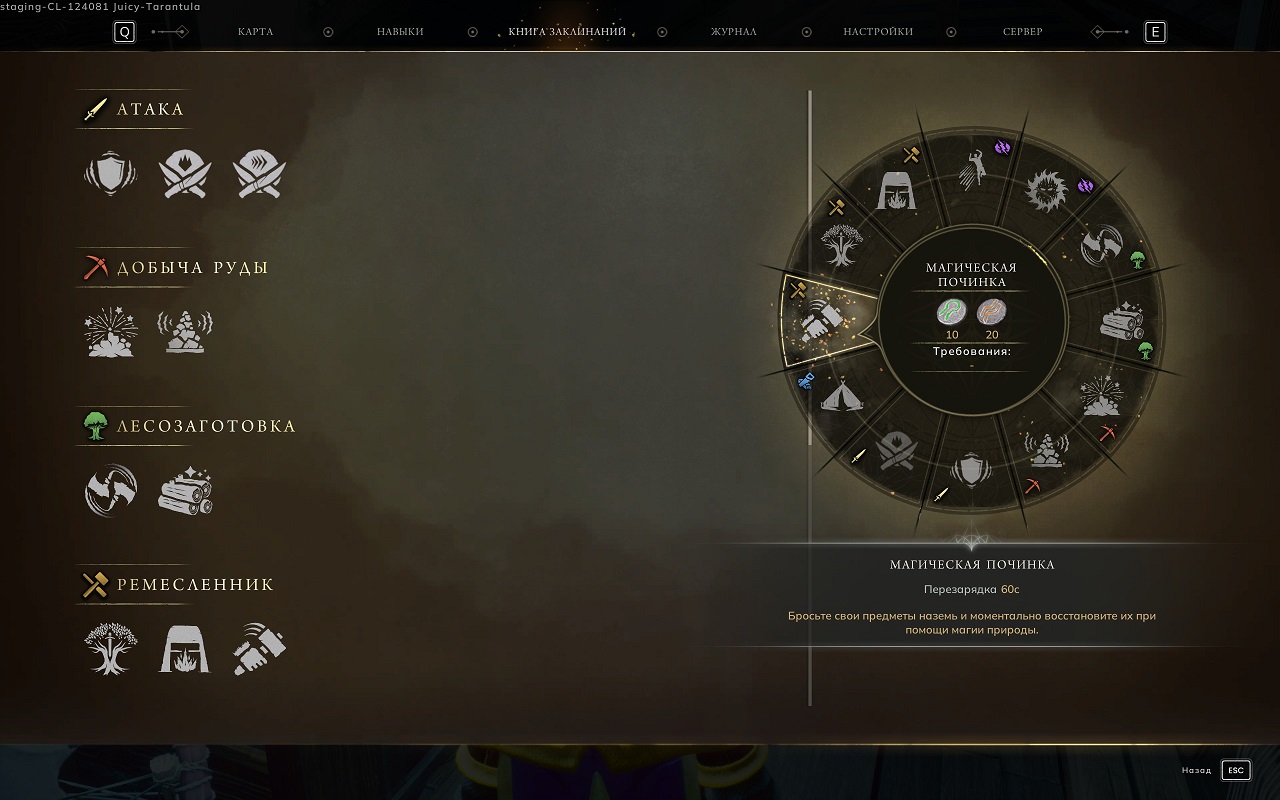The width and height of the screenshot is (1280, 800).
Task: Pick the vibrating rock pile segment on the wheel
Action: (1045, 452)
